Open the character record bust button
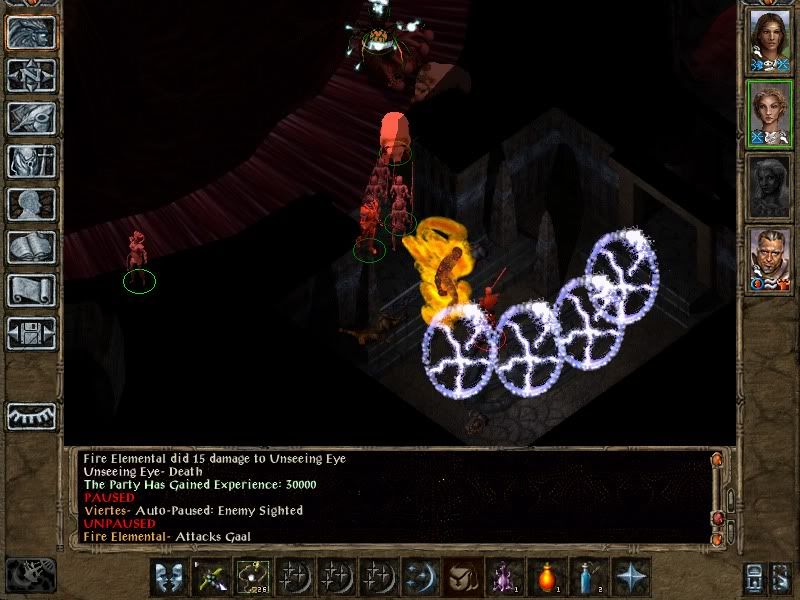The width and height of the screenshot is (800, 600). coord(31,204)
